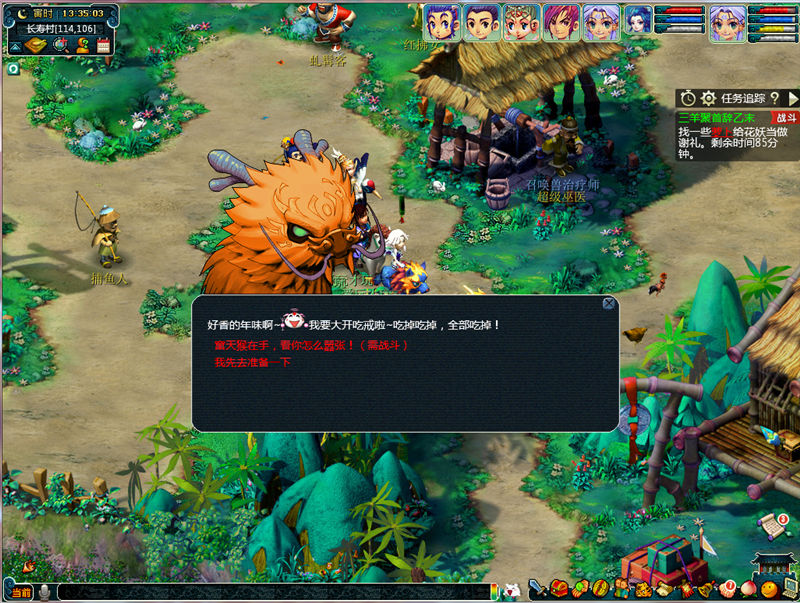Viewport: 800px width, 603px height.
Task: Choose the red battle reply option
Action: [x=311, y=345]
